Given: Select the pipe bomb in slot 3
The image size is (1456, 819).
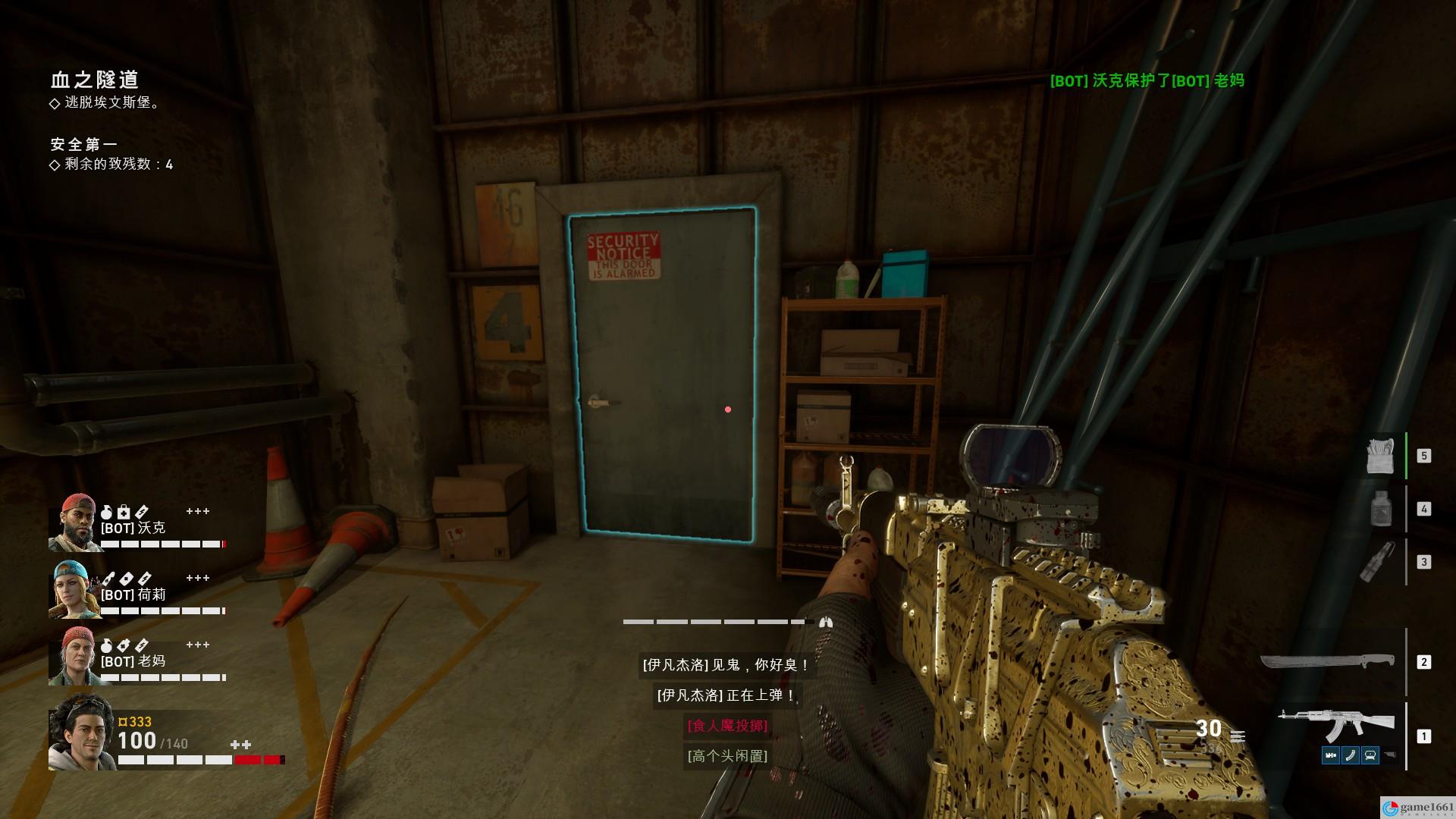Looking at the screenshot, I should click(x=1378, y=562).
